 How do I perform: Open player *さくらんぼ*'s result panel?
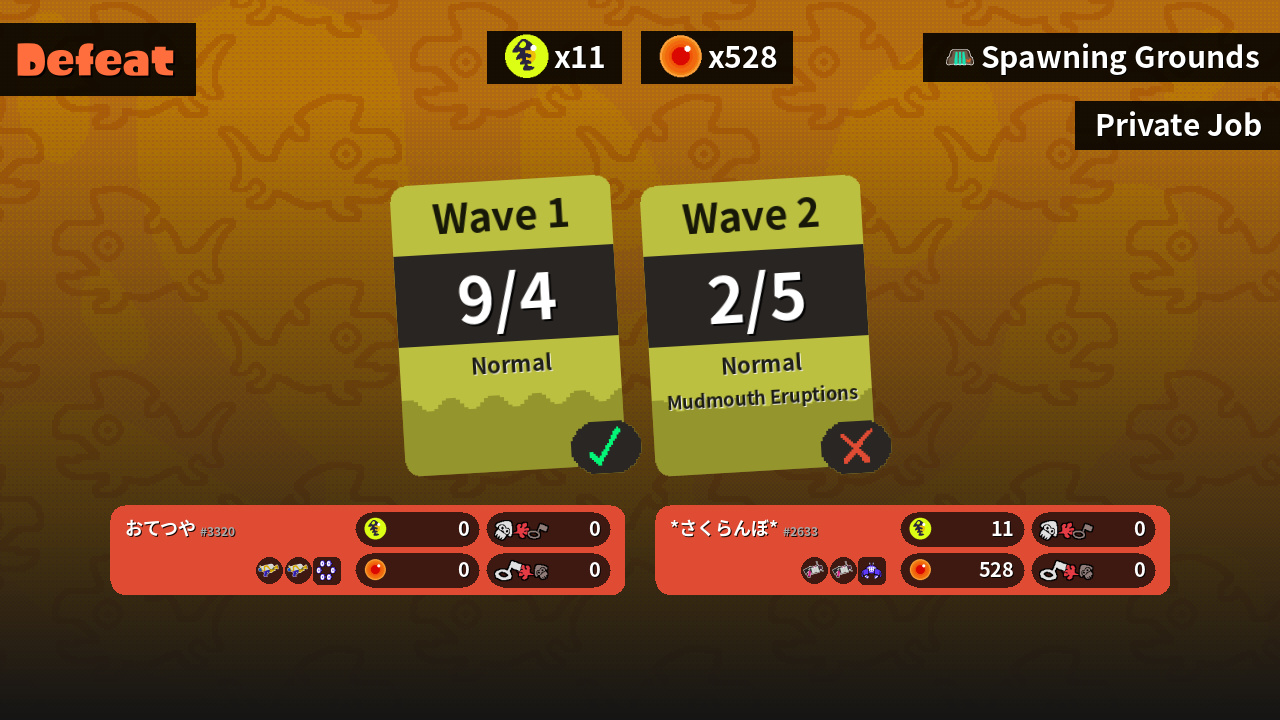coord(912,550)
